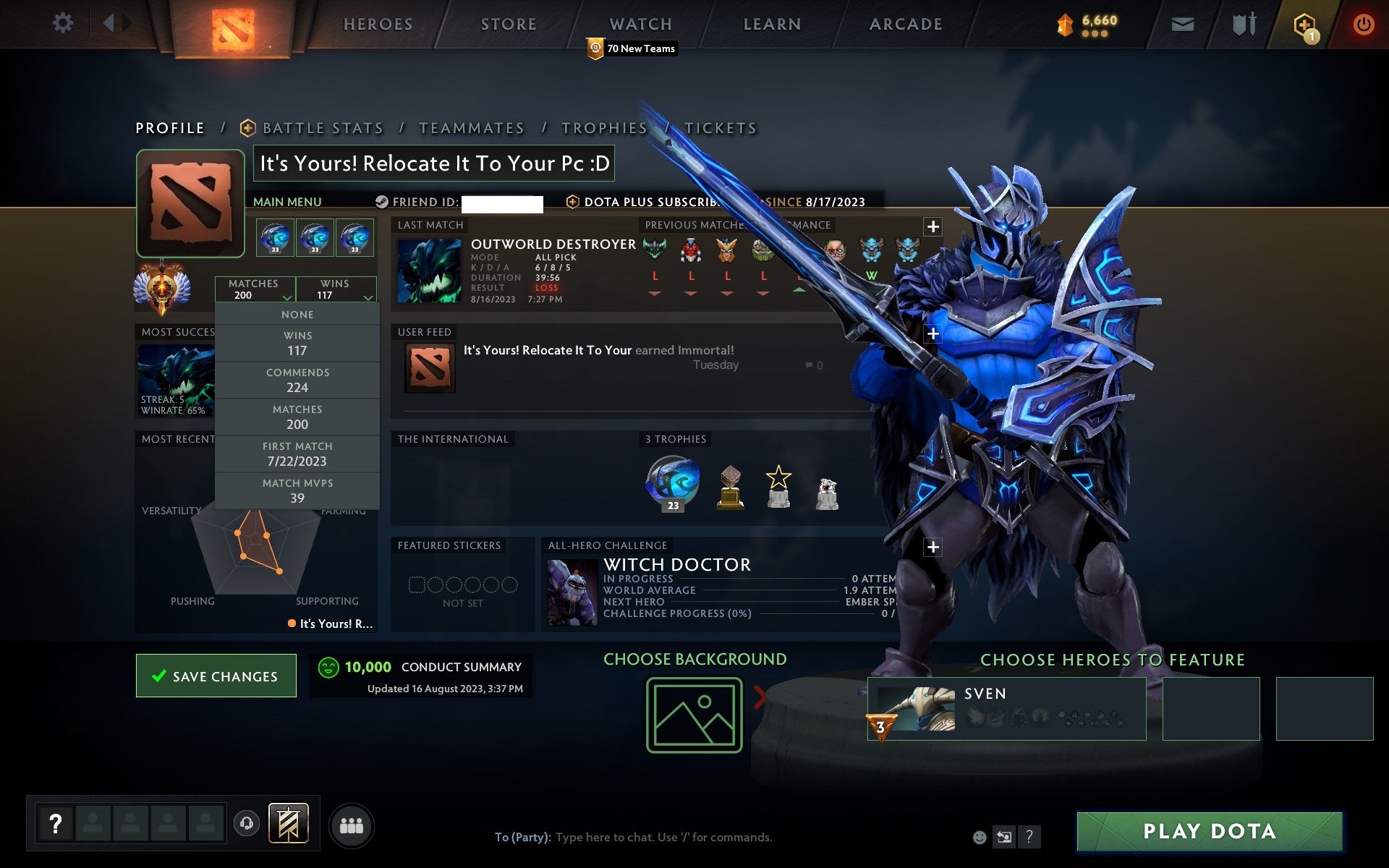Click the Dota Plus hexagon icon
The height and width of the screenshot is (868, 1389).
click(1304, 23)
